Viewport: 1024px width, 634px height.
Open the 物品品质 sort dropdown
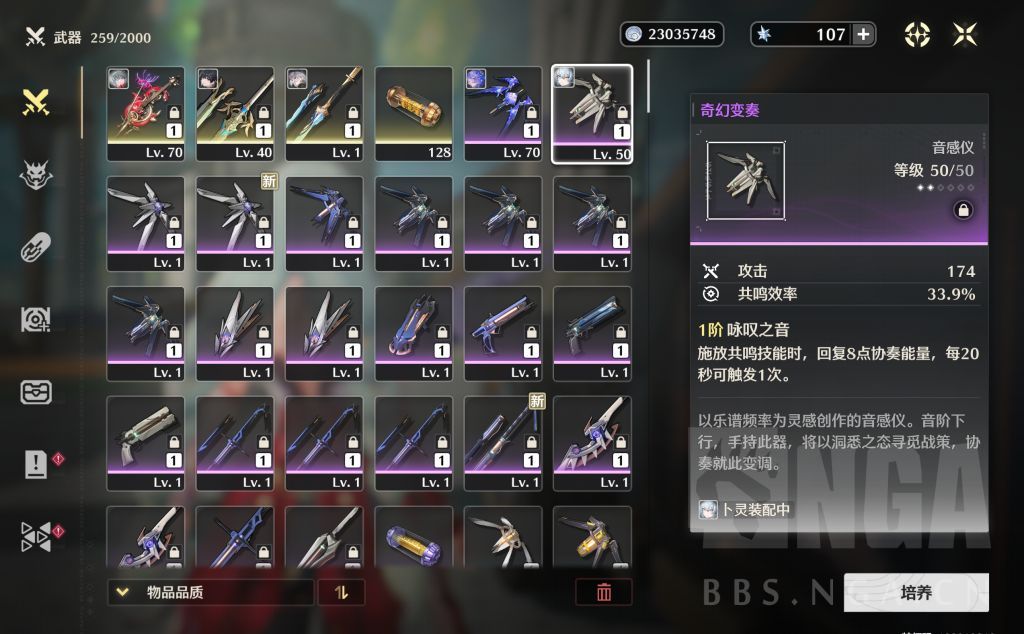210,592
